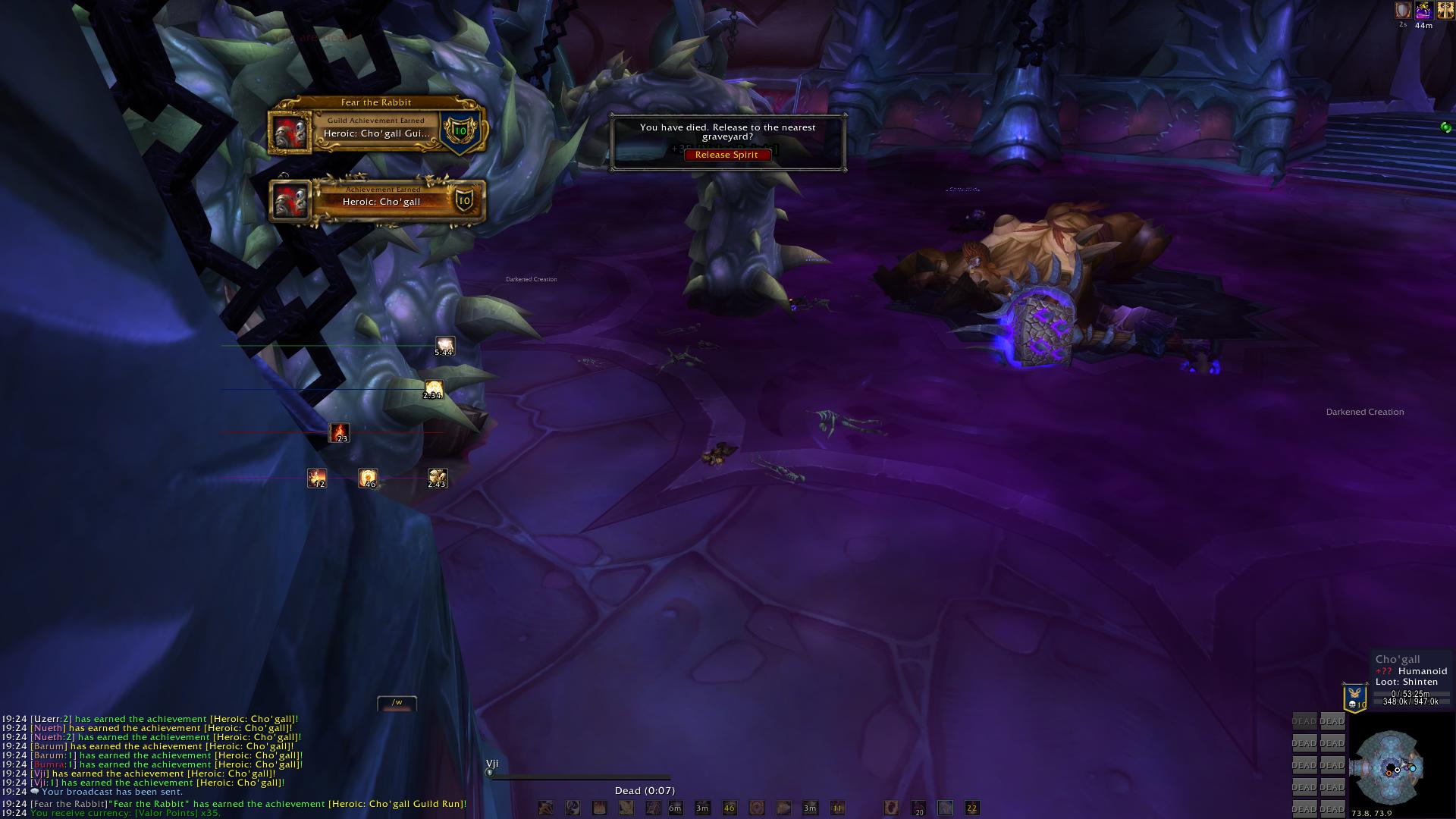Click the purple buff icon showing 44m

(x=1423, y=11)
